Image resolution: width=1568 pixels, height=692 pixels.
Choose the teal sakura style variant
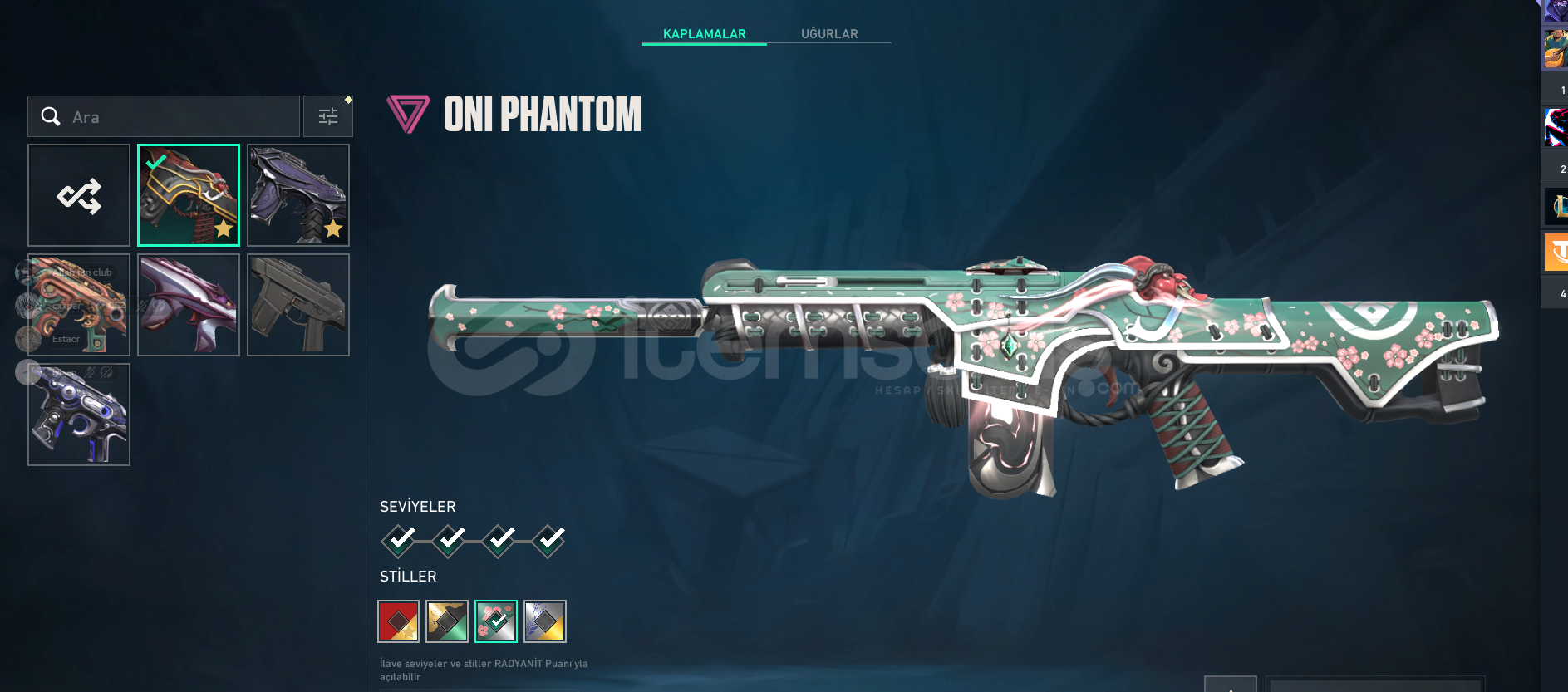pos(496,621)
